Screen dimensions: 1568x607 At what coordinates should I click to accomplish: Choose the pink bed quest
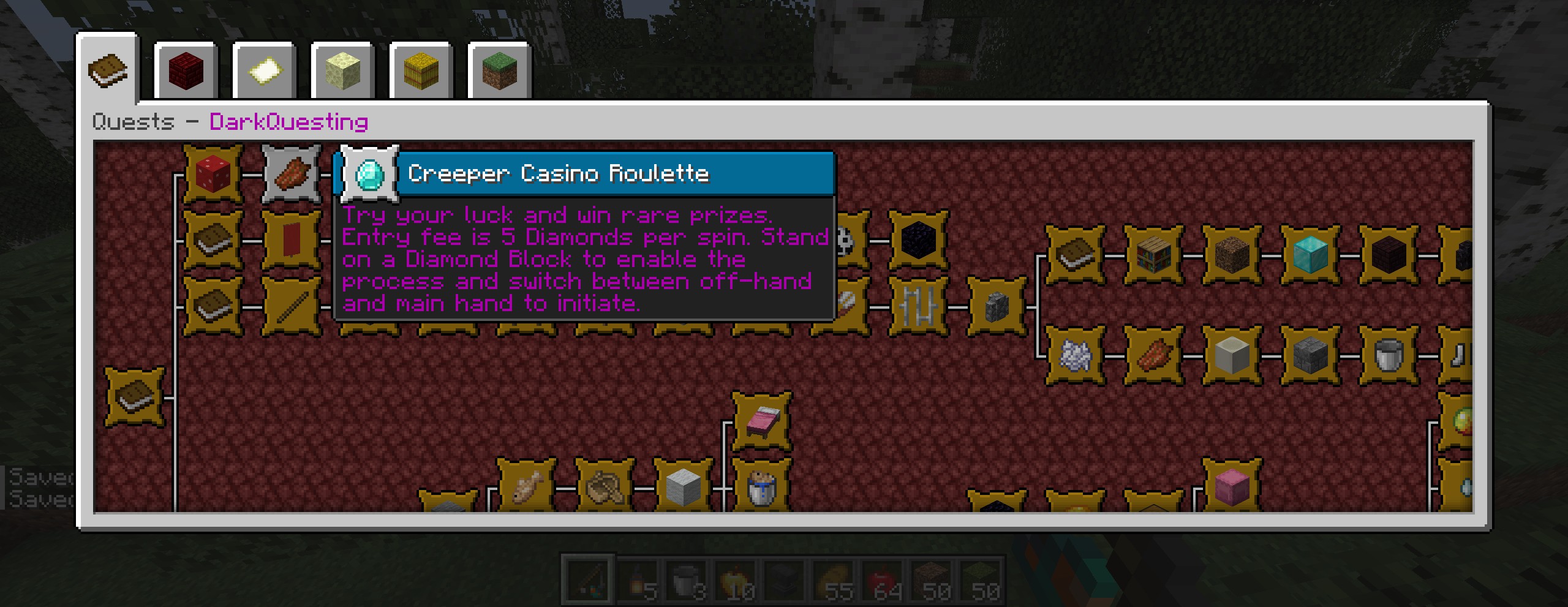point(762,421)
